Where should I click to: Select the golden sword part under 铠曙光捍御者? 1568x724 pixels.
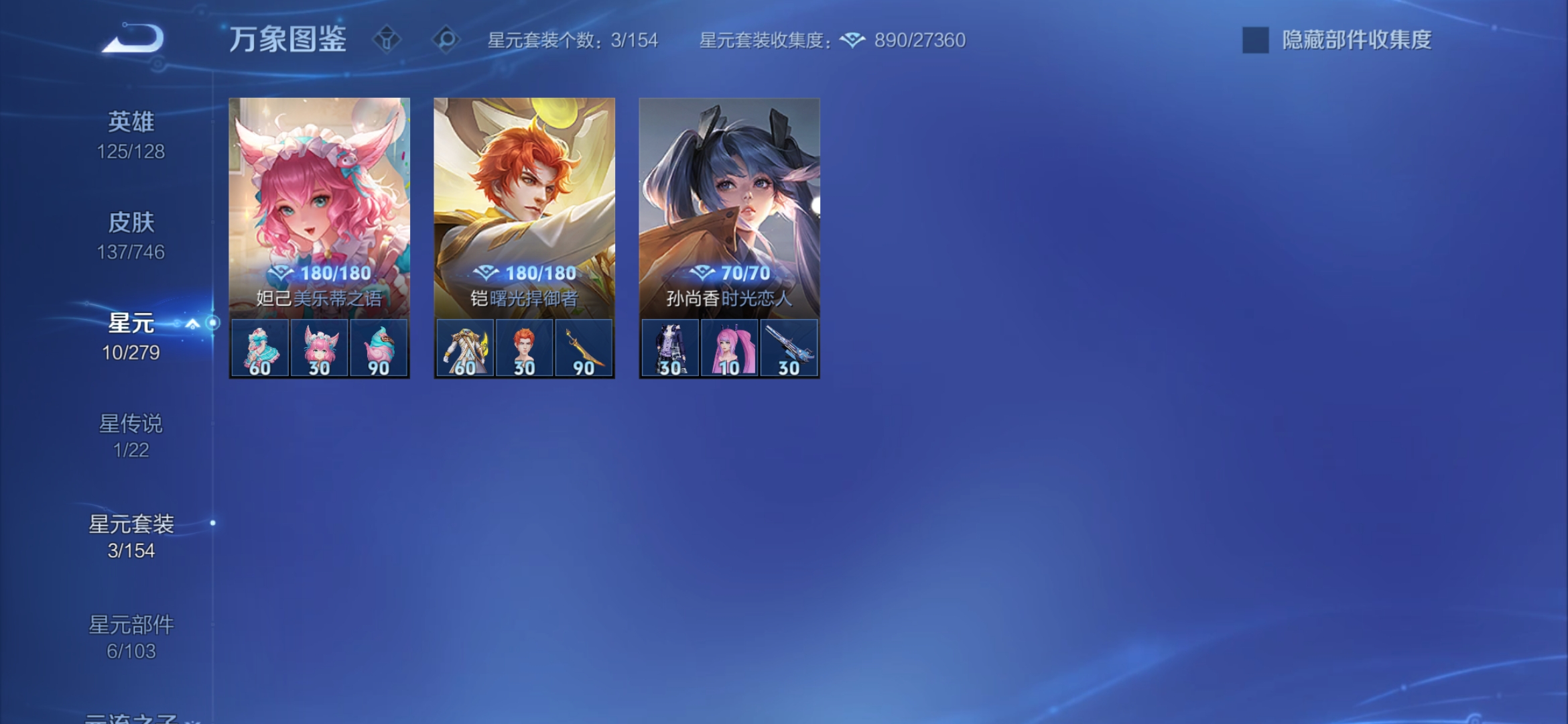point(584,348)
